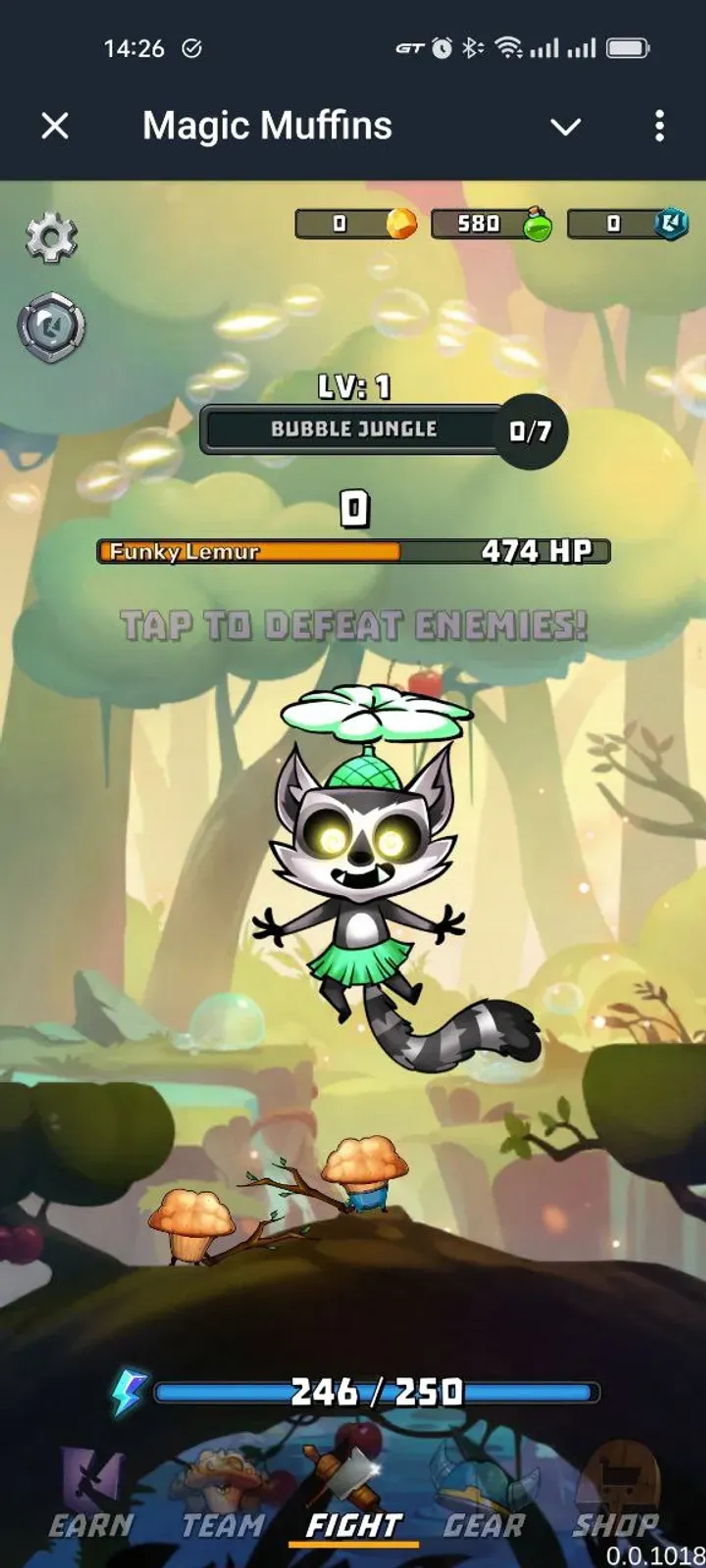Collapse the Magic Muffins mini app

(565, 126)
